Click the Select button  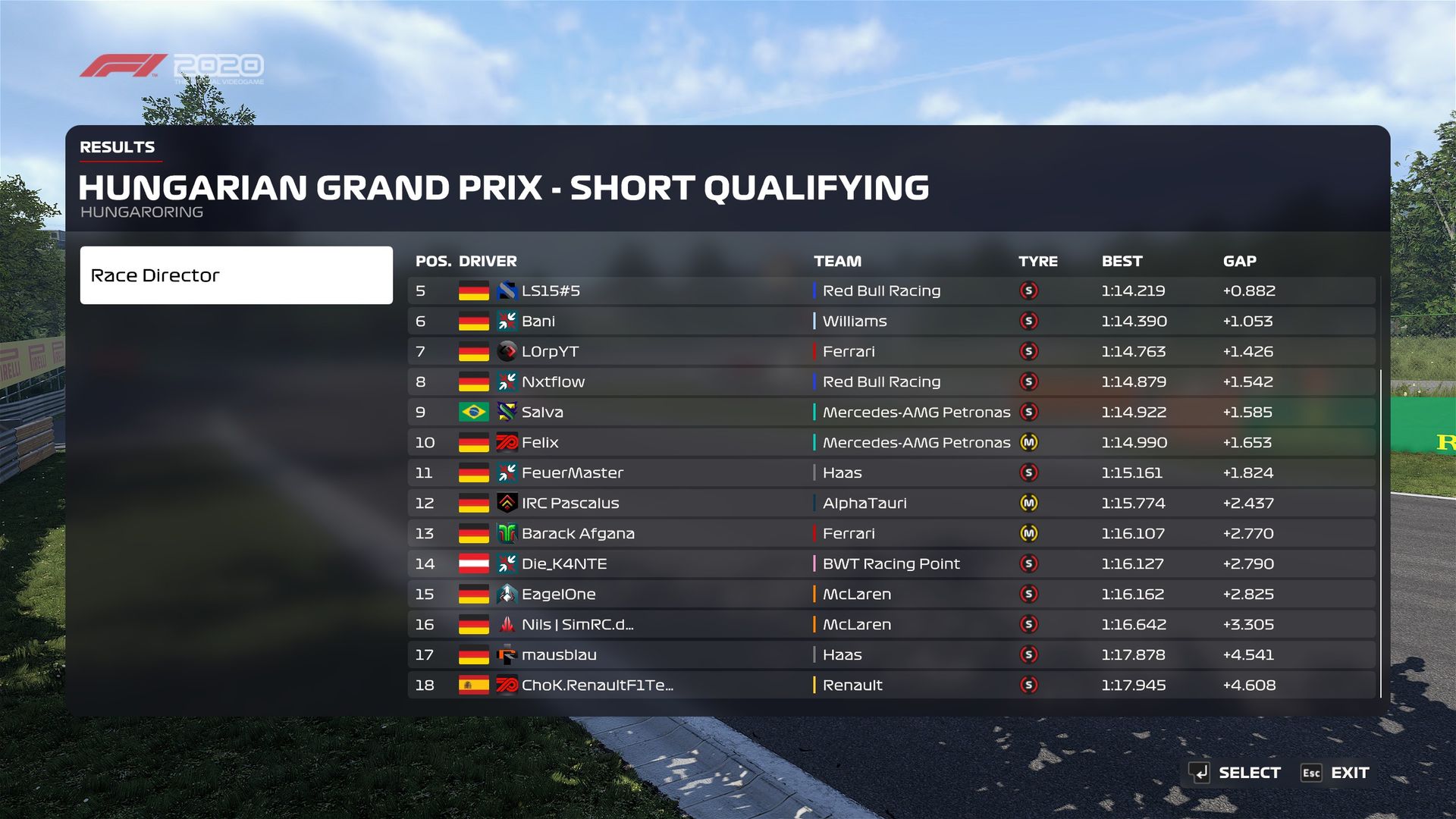click(1235, 773)
